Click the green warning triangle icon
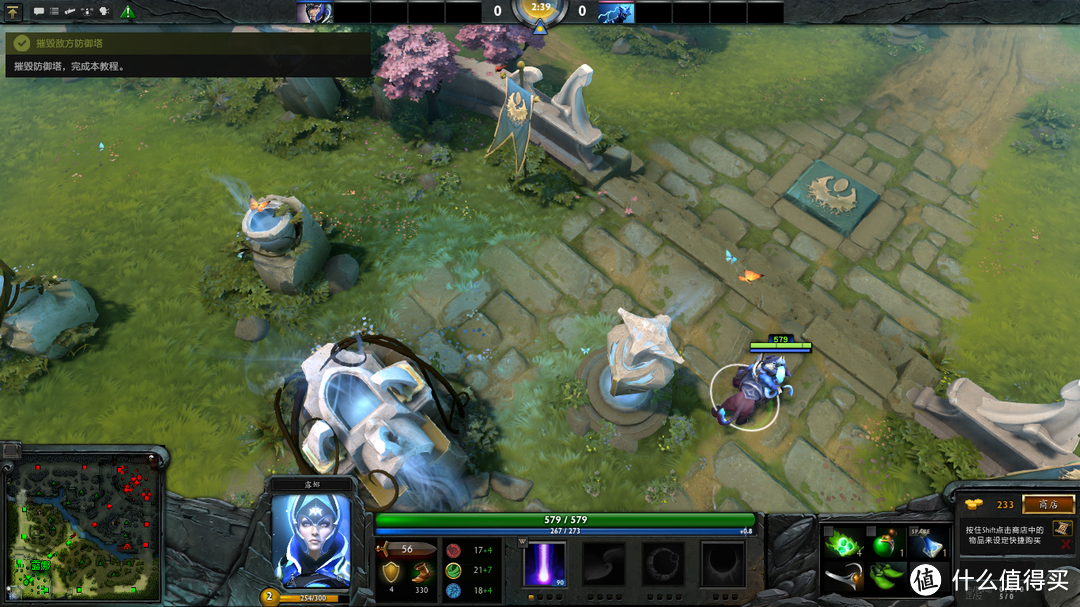This screenshot has width=1080, height=607. coord(128,12)
